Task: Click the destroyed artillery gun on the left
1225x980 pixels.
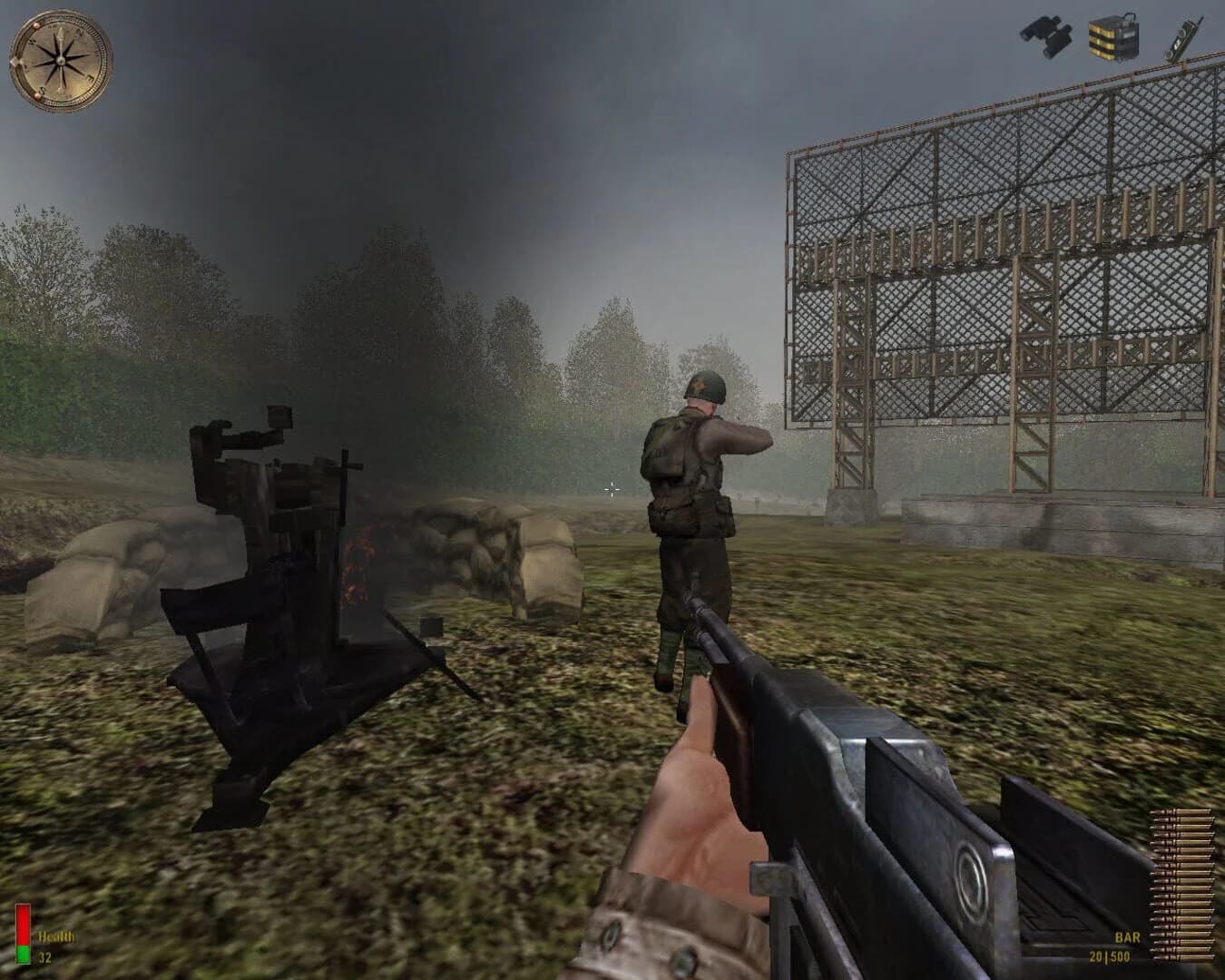Action: point(272,563)
